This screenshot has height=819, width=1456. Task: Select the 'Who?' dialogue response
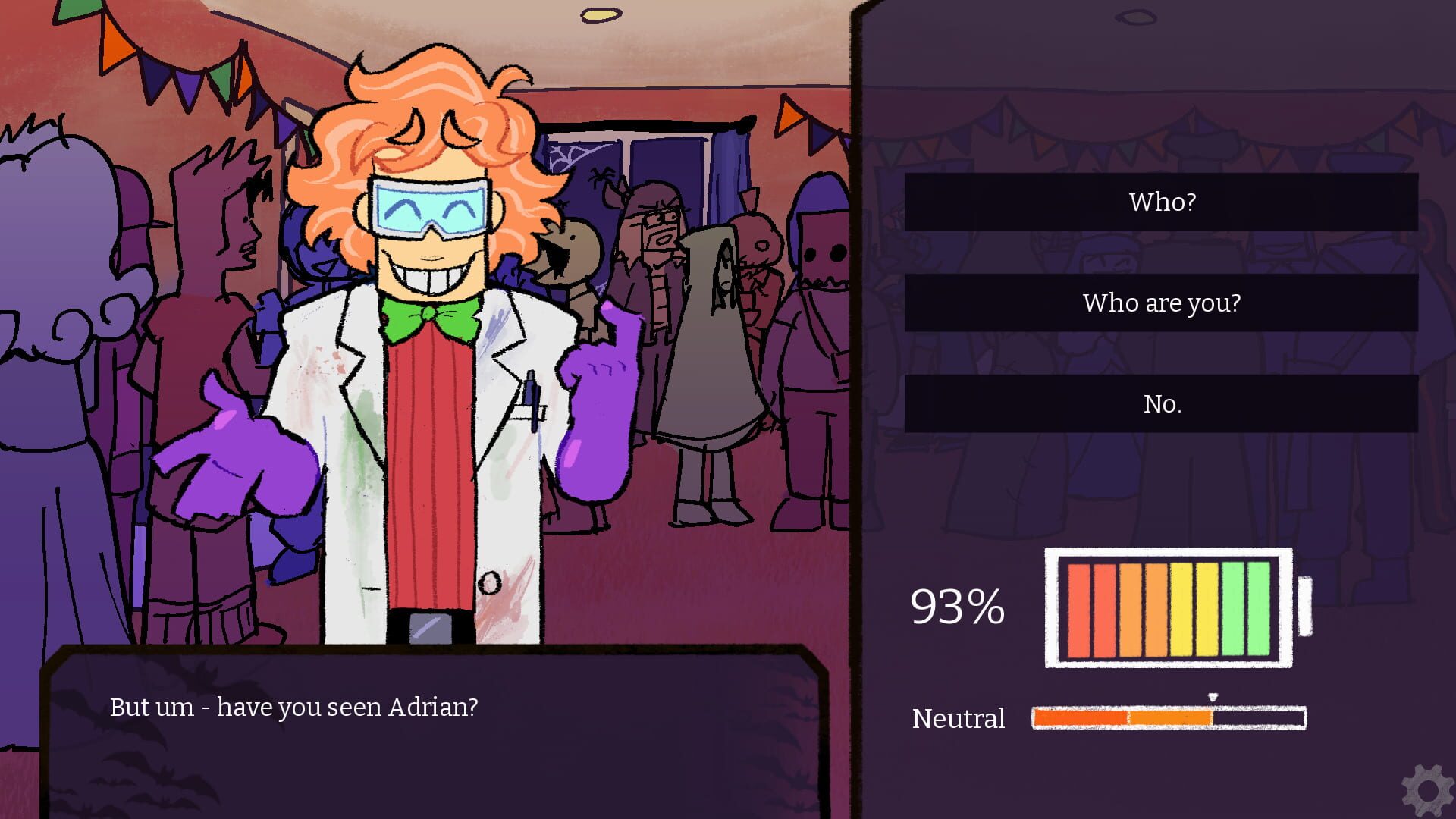tap(1163, 201)
